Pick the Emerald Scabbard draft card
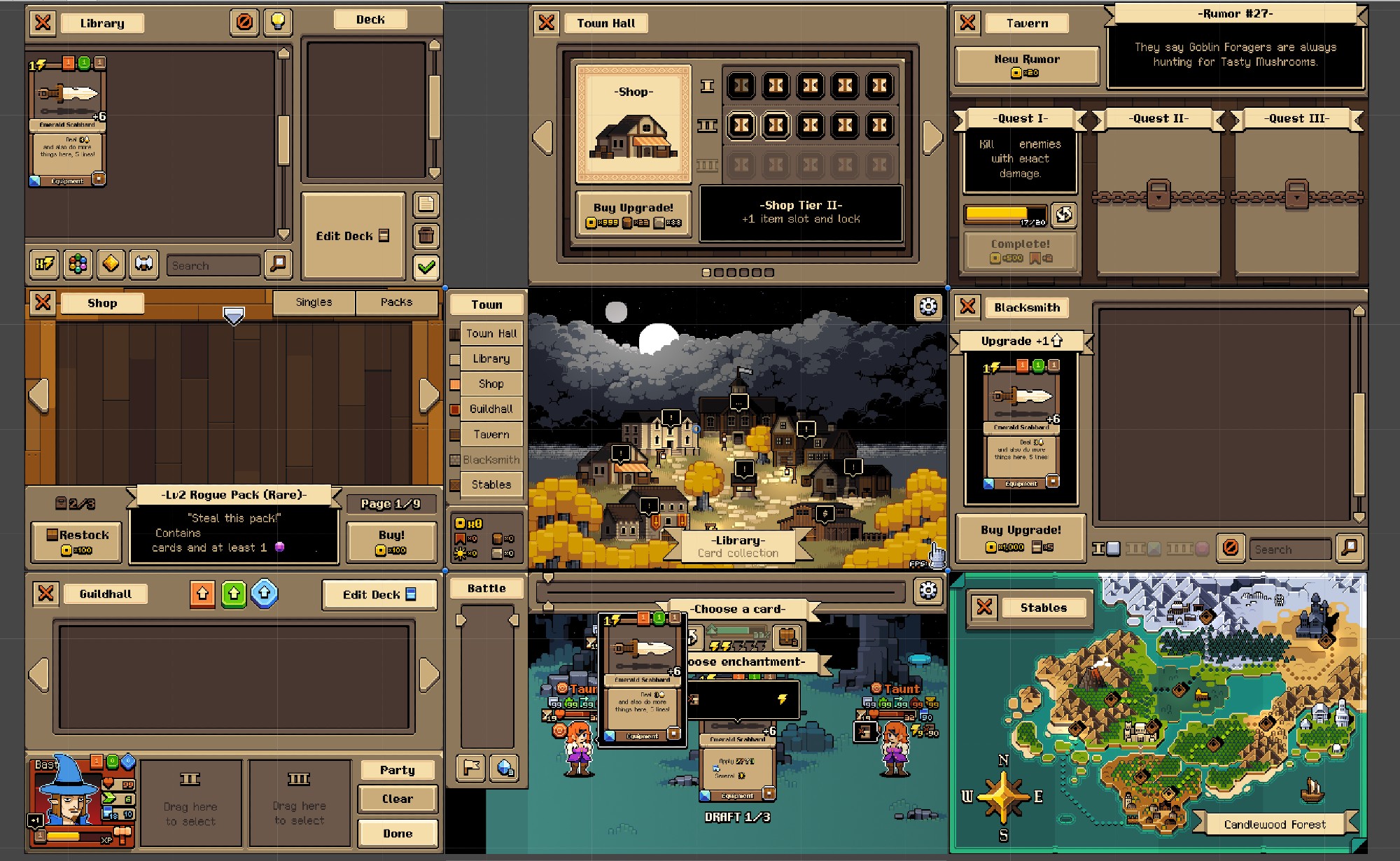This screenshot has height=861, width=1400. 643,678
